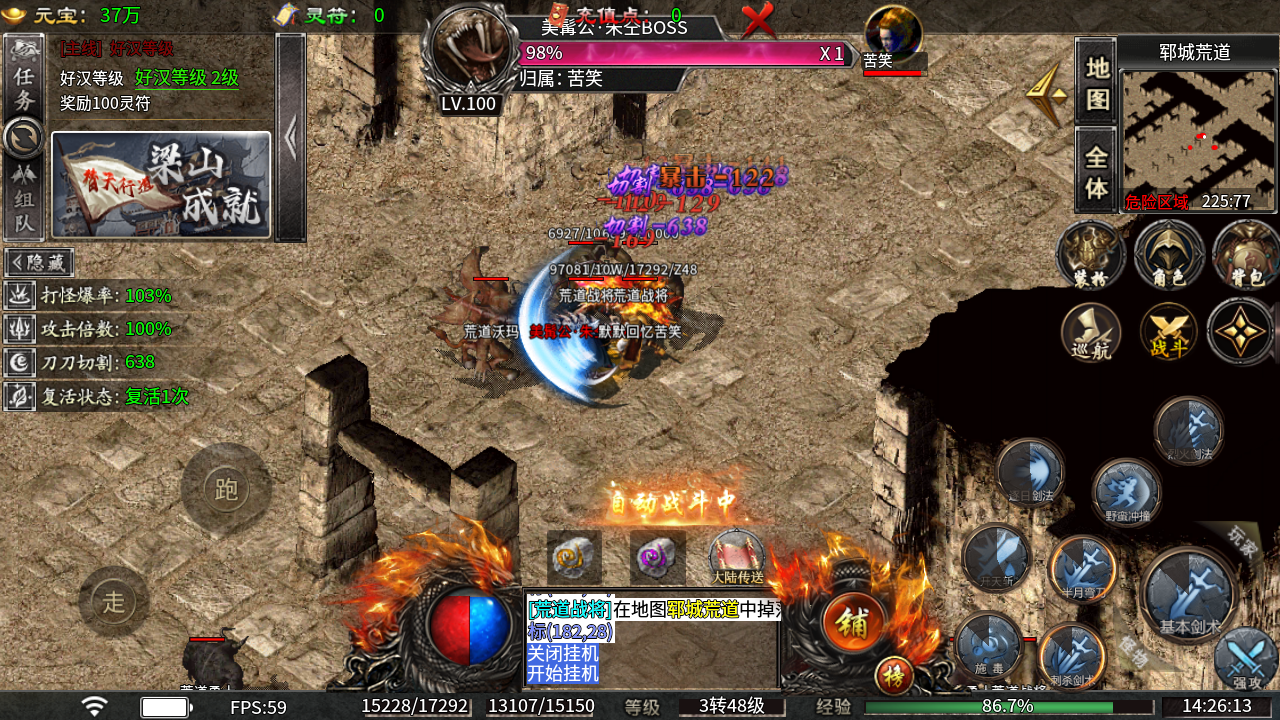Activate the 巡航 (cruise) icon
The height and width of the screenshot is (720, 1280).
point(1090,331)
